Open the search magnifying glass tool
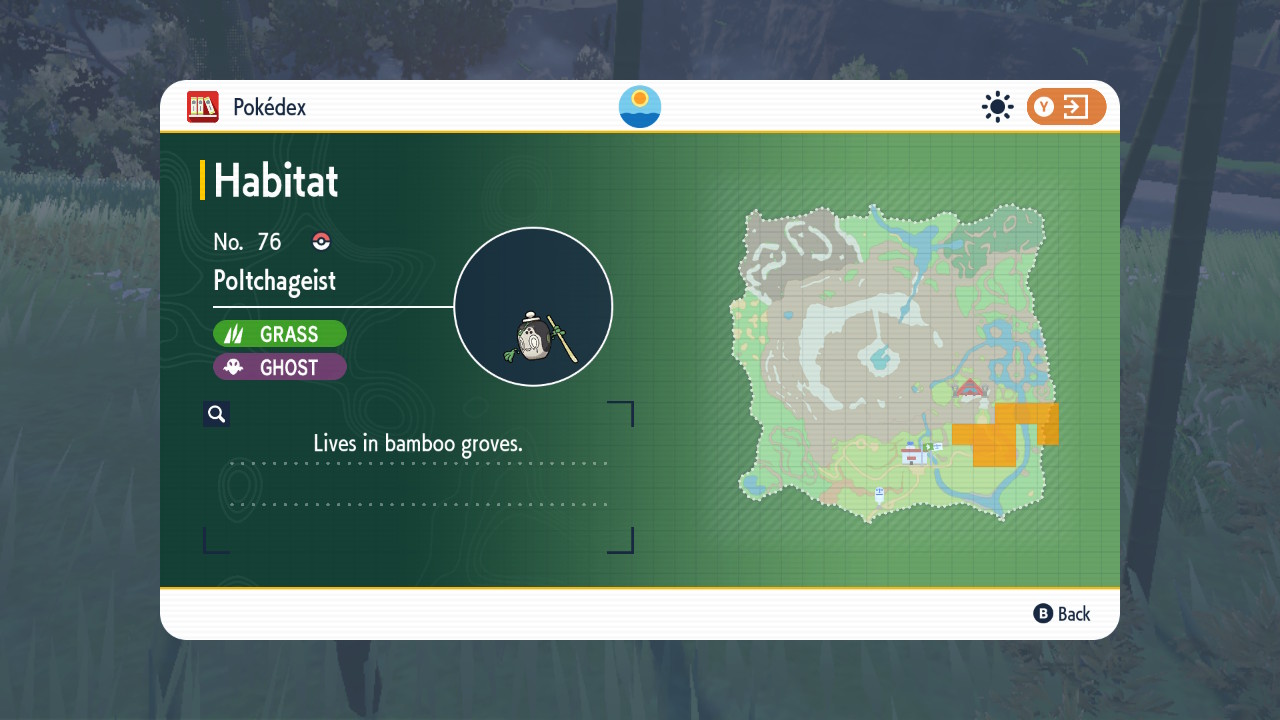The height and width of the screenshot is (720, 1280). click(x=216, y=413)
